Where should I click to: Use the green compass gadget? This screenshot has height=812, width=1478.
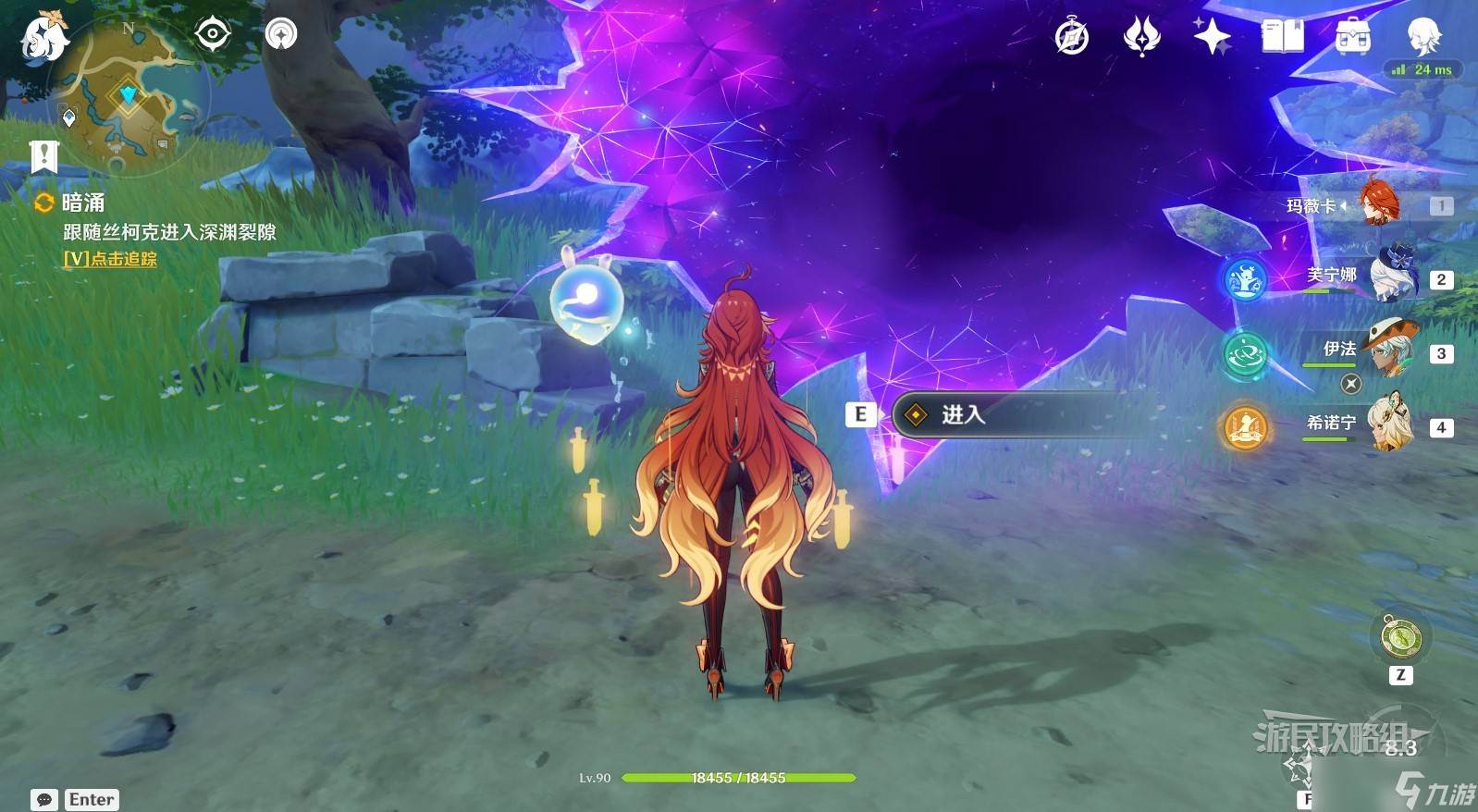click(x=1400, y=637)
